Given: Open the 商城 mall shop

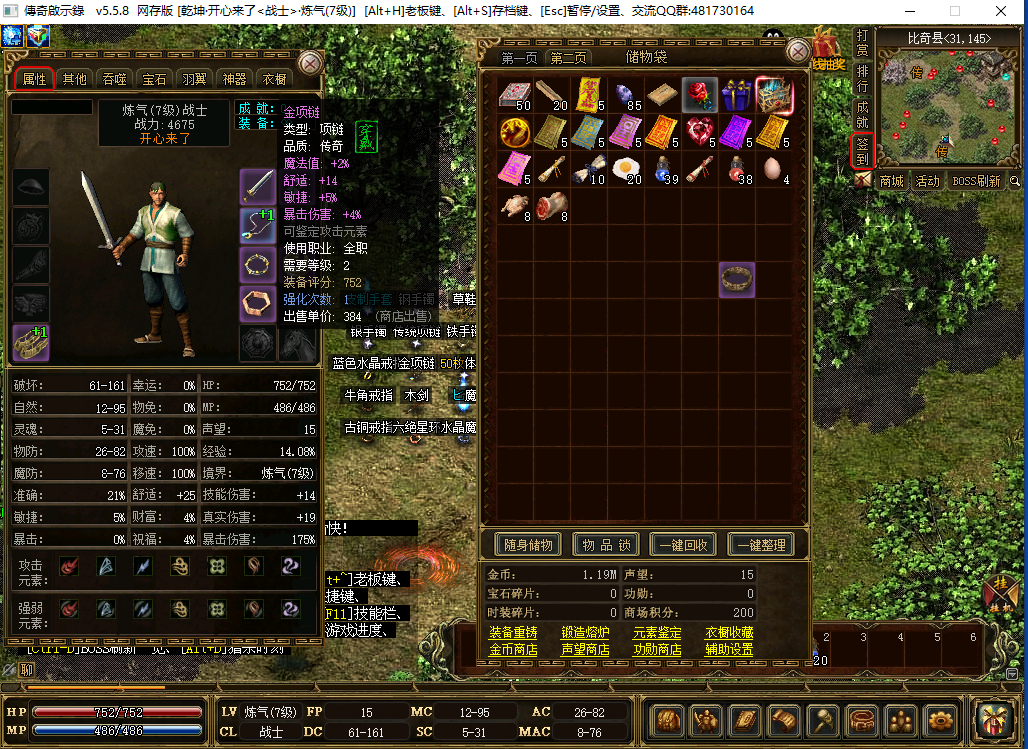Looking at the screenshot, I should (x=891, y=181).
